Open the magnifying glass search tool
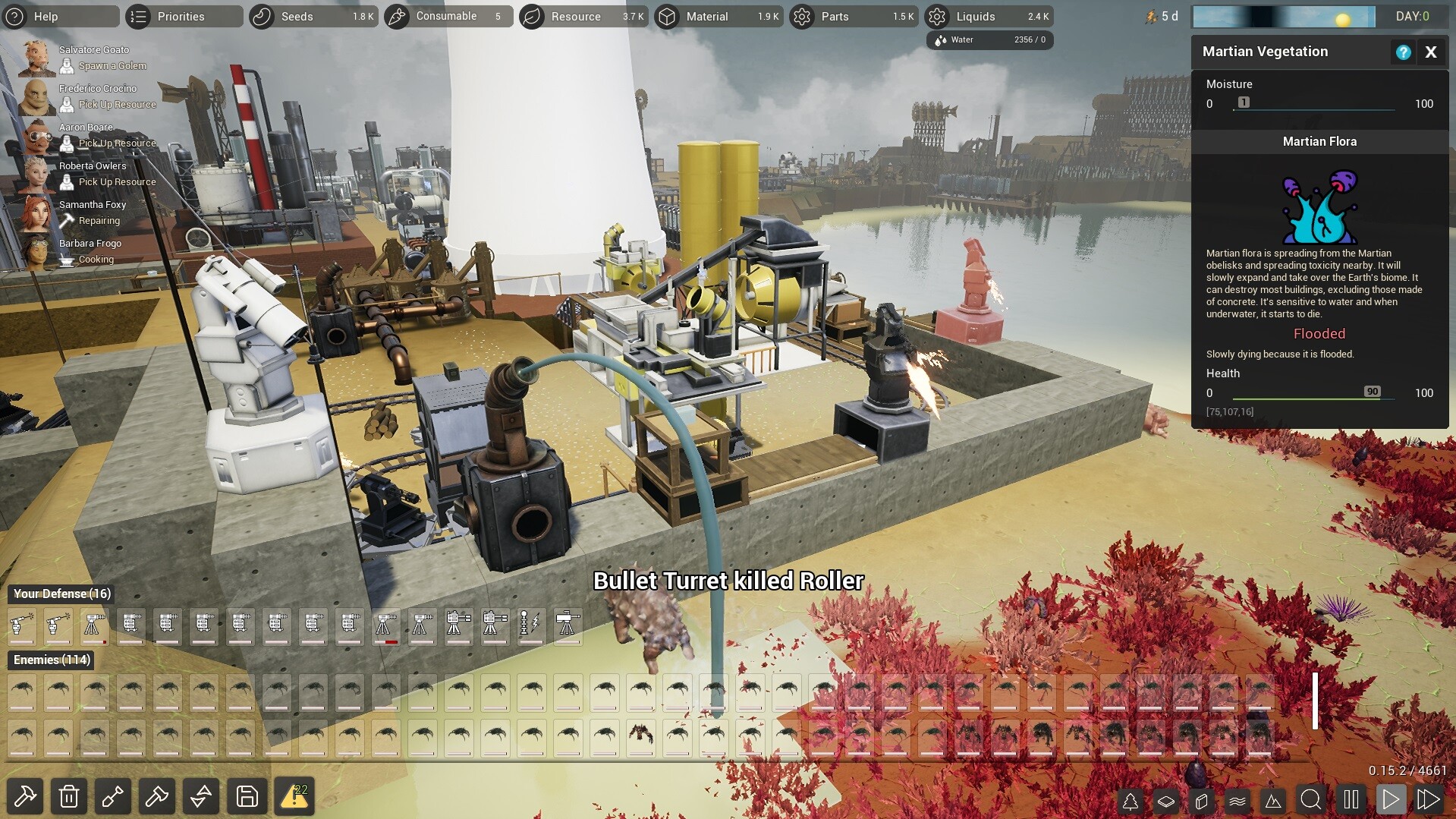The image size is (1456, 819). coord(1310,799)
